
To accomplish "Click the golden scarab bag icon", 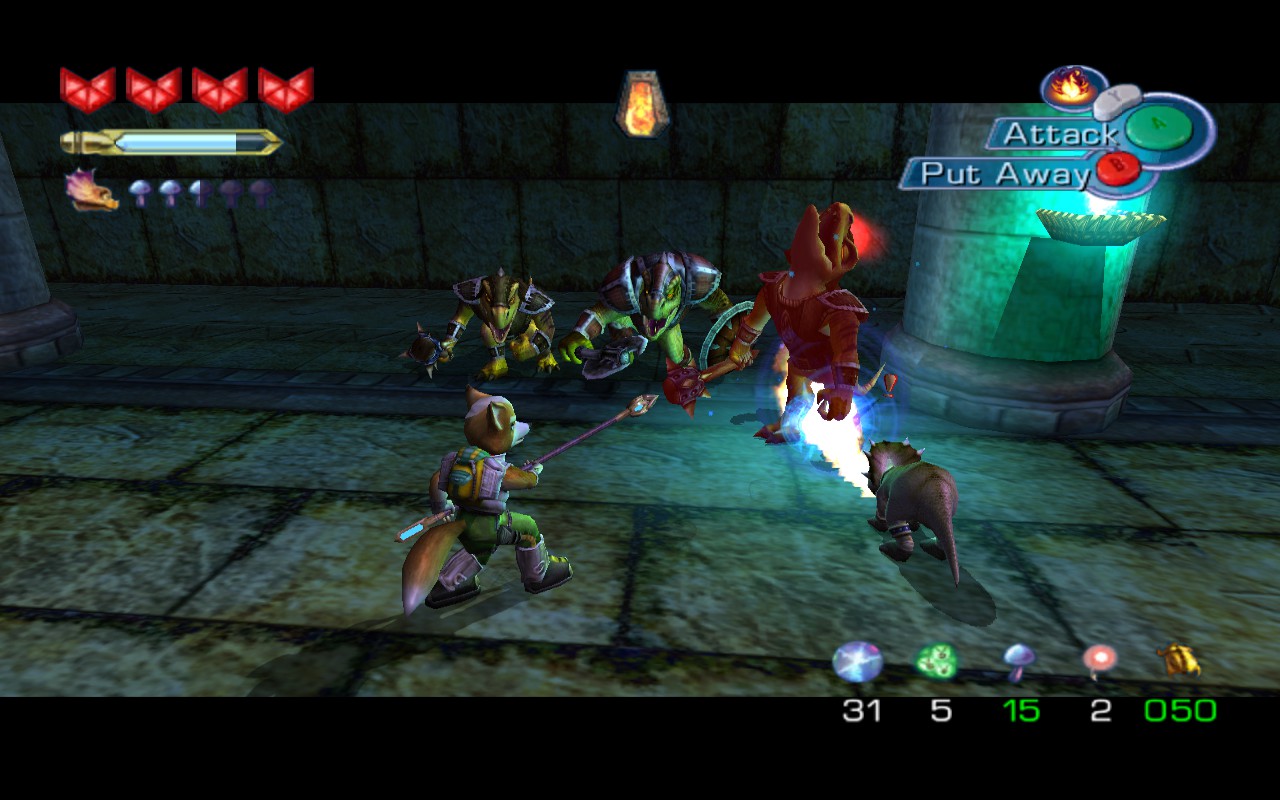I will (x=1182, y=660).
